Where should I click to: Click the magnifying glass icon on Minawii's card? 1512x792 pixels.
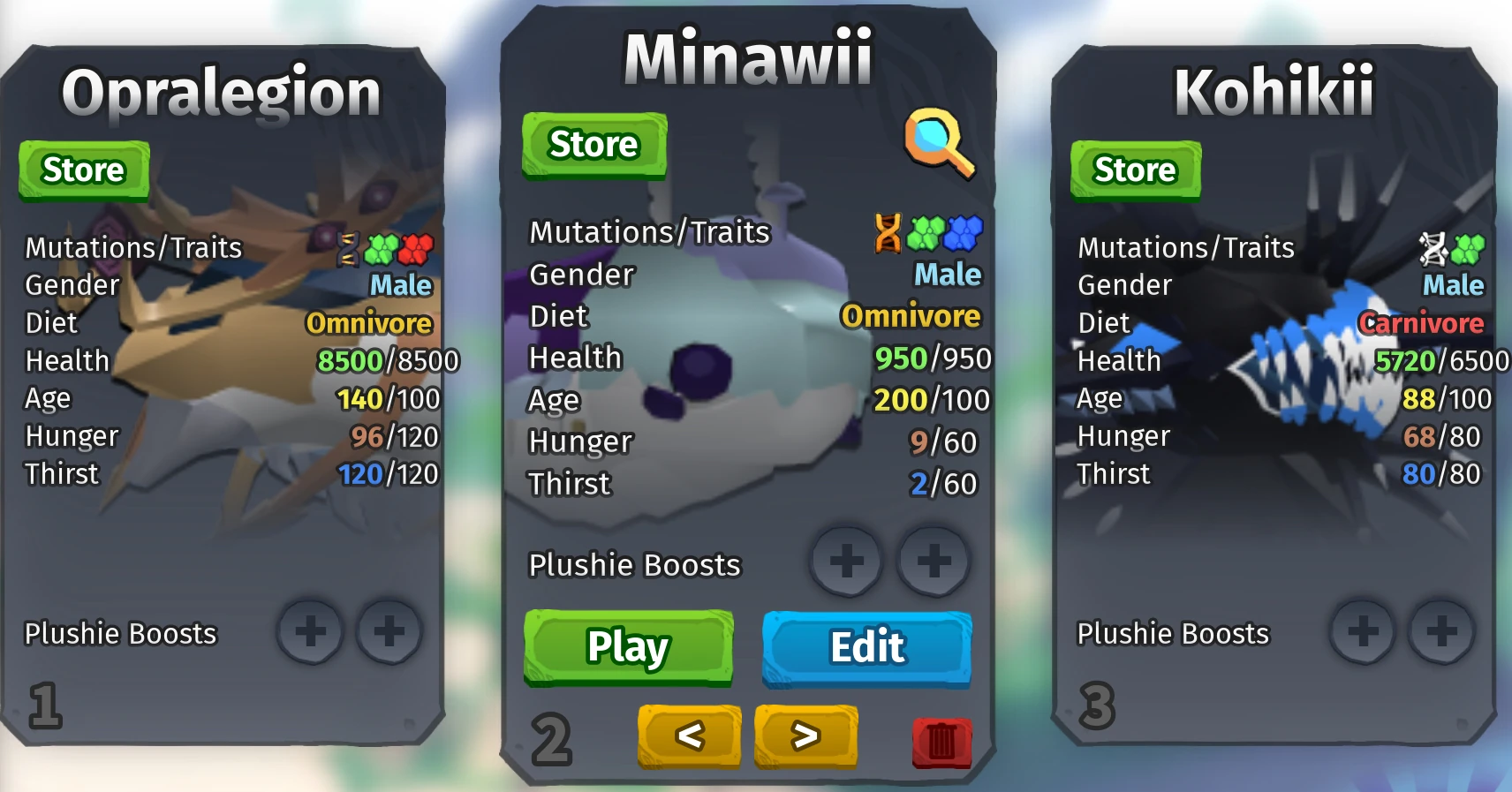point(940,142)
